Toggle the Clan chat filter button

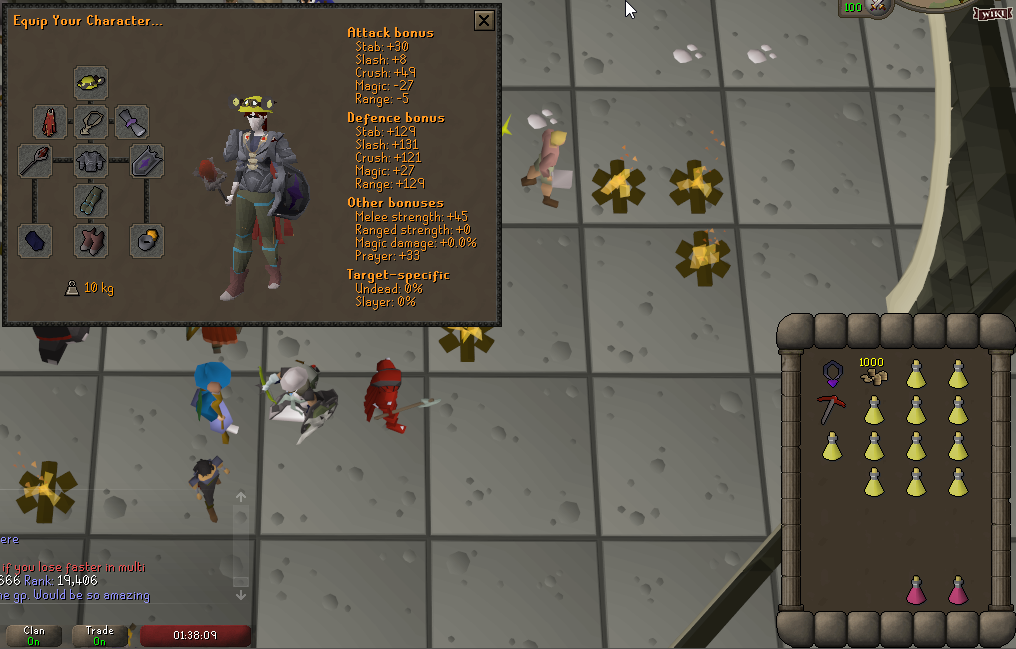[x=34, y=636]
